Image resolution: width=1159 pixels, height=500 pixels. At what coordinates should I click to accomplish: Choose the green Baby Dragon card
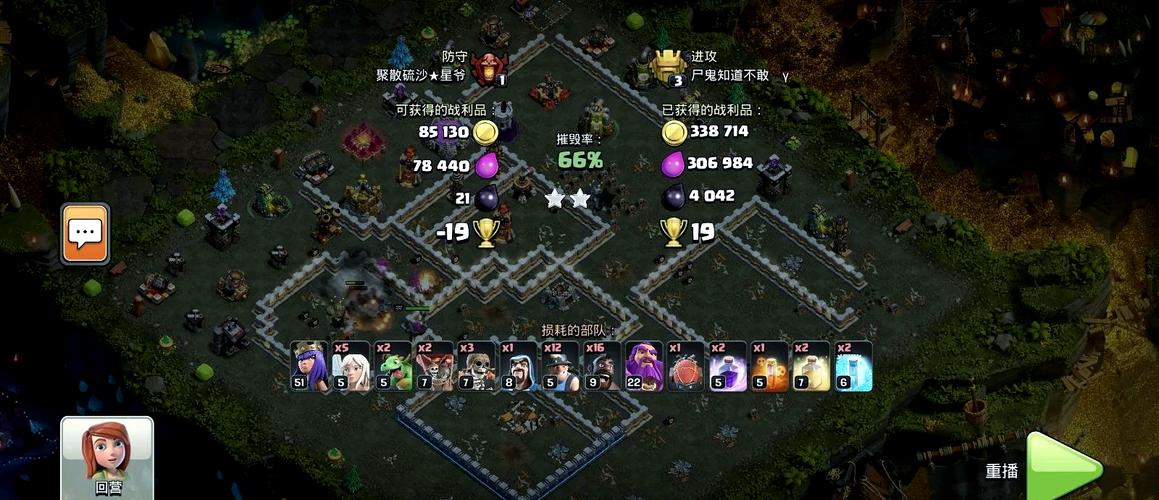[x=393, y=366]
